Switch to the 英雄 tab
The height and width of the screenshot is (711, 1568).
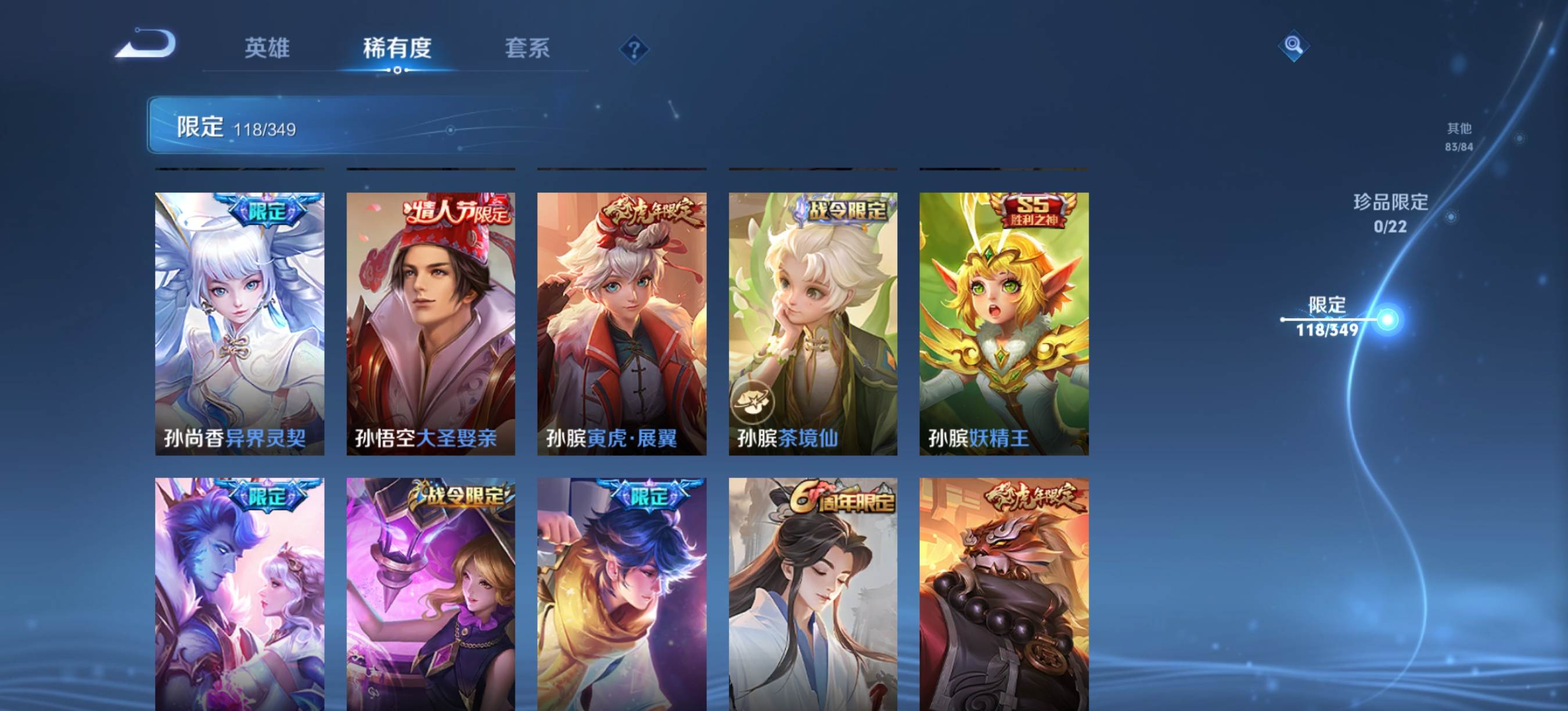(x=267, y=48)
